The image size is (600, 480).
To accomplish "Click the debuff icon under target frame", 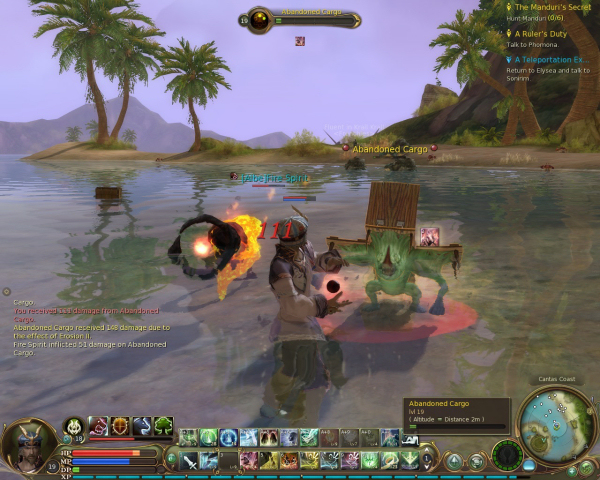I will [x=299, y=41].
